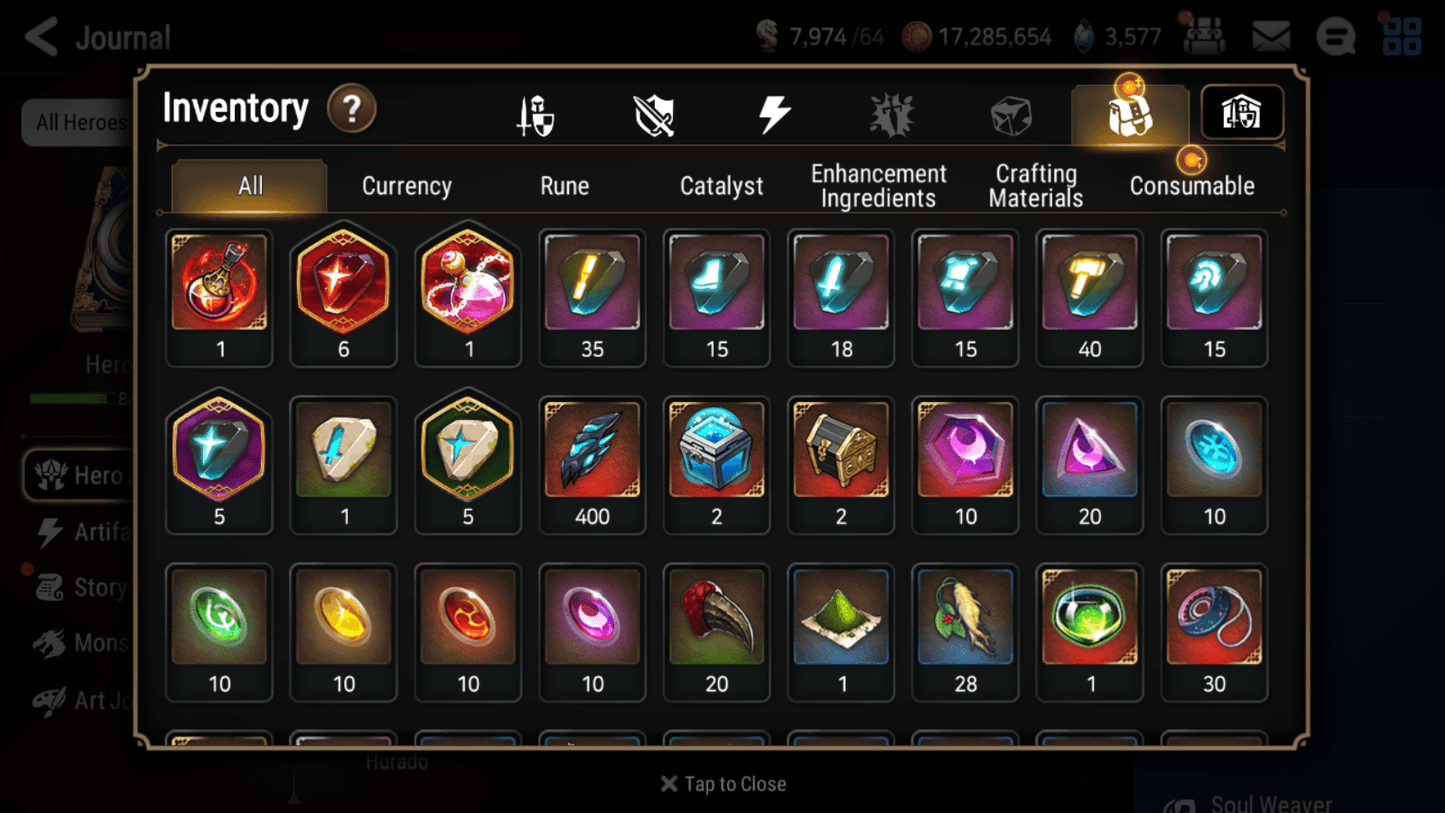Go back via the Journal arrow
The width and height of the screenshot is (1445, 813).
[x=40, y=36]
